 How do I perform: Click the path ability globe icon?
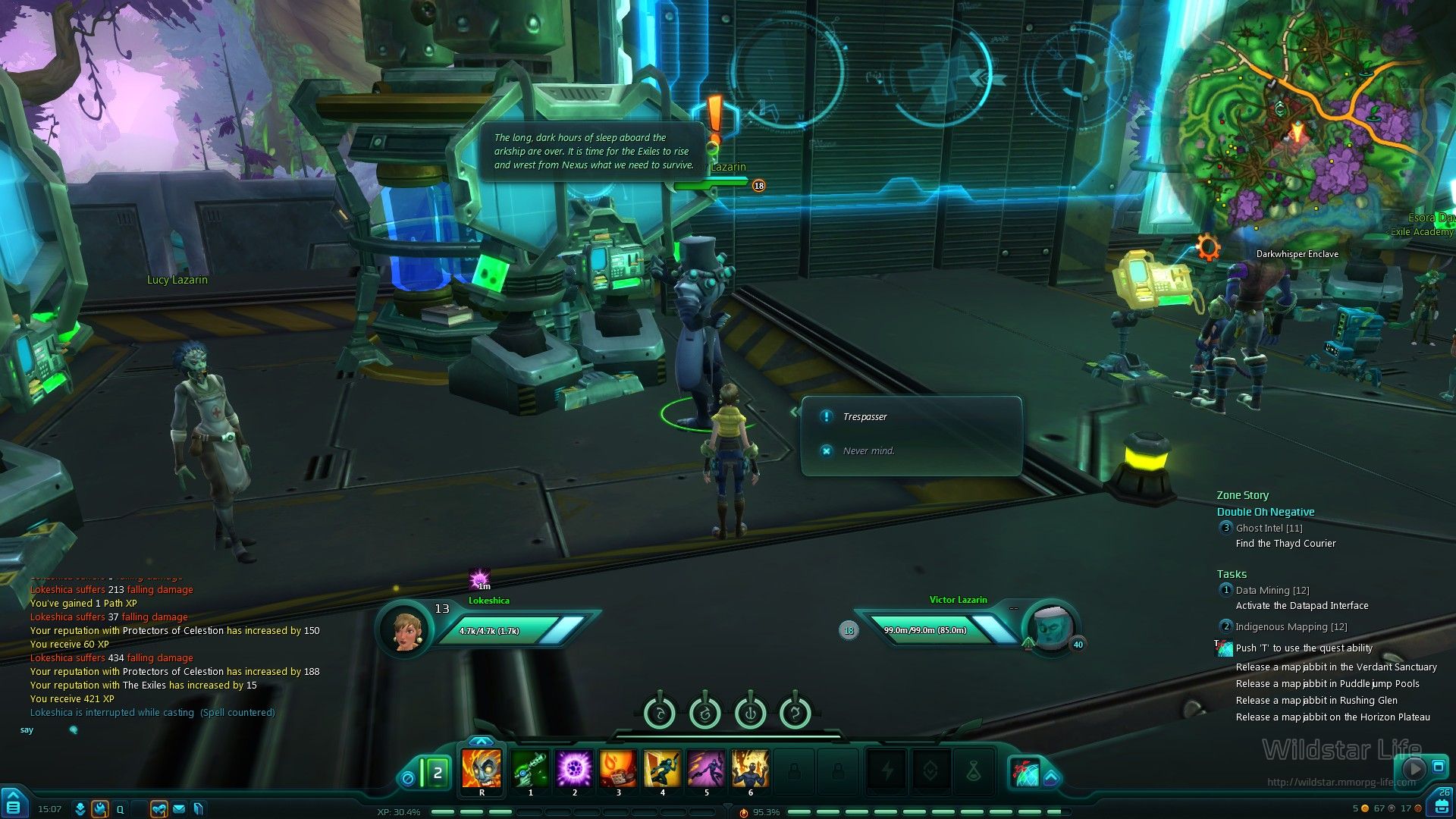[x=1024, y=772]
